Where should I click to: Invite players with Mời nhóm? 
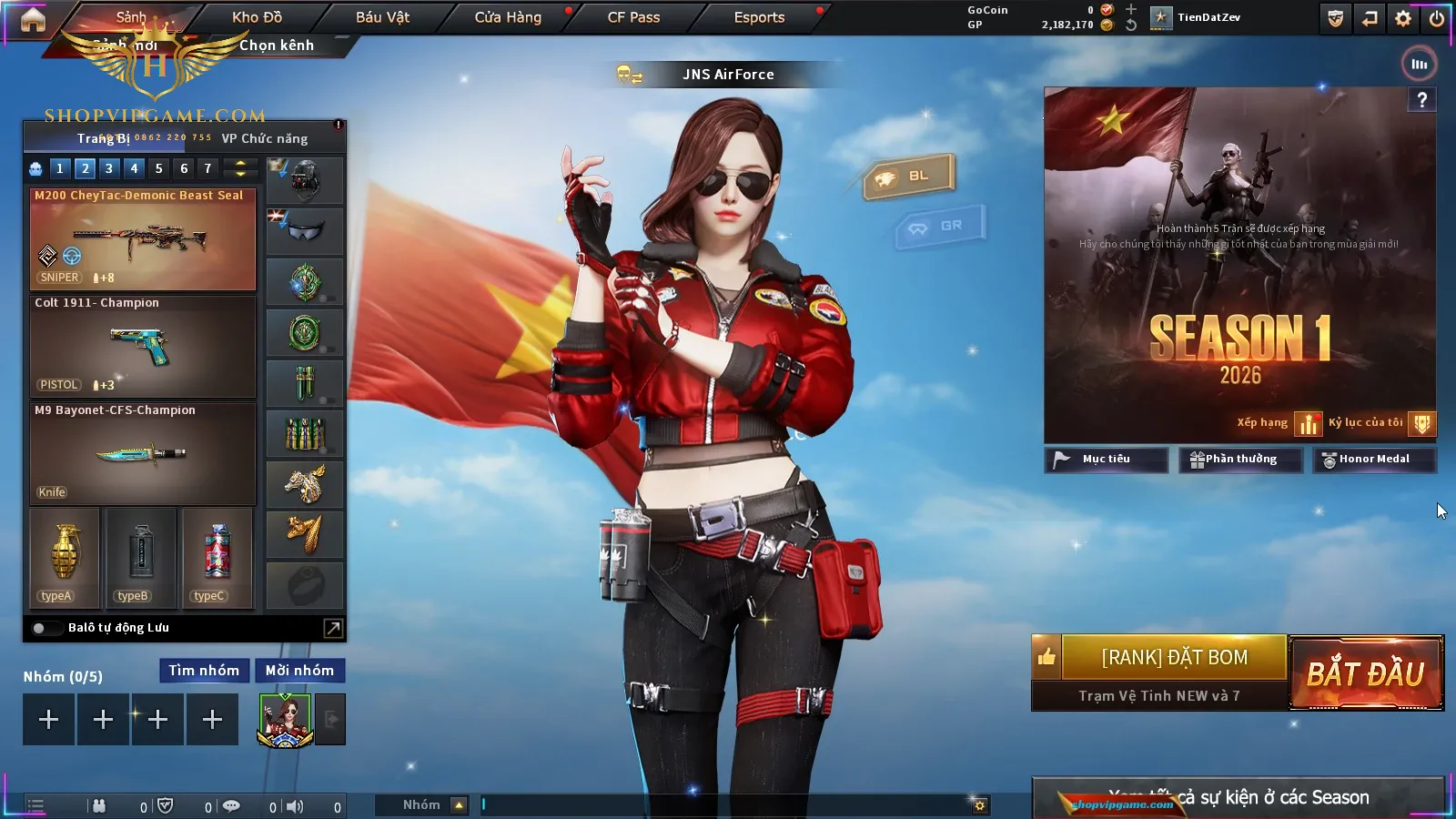299,671
